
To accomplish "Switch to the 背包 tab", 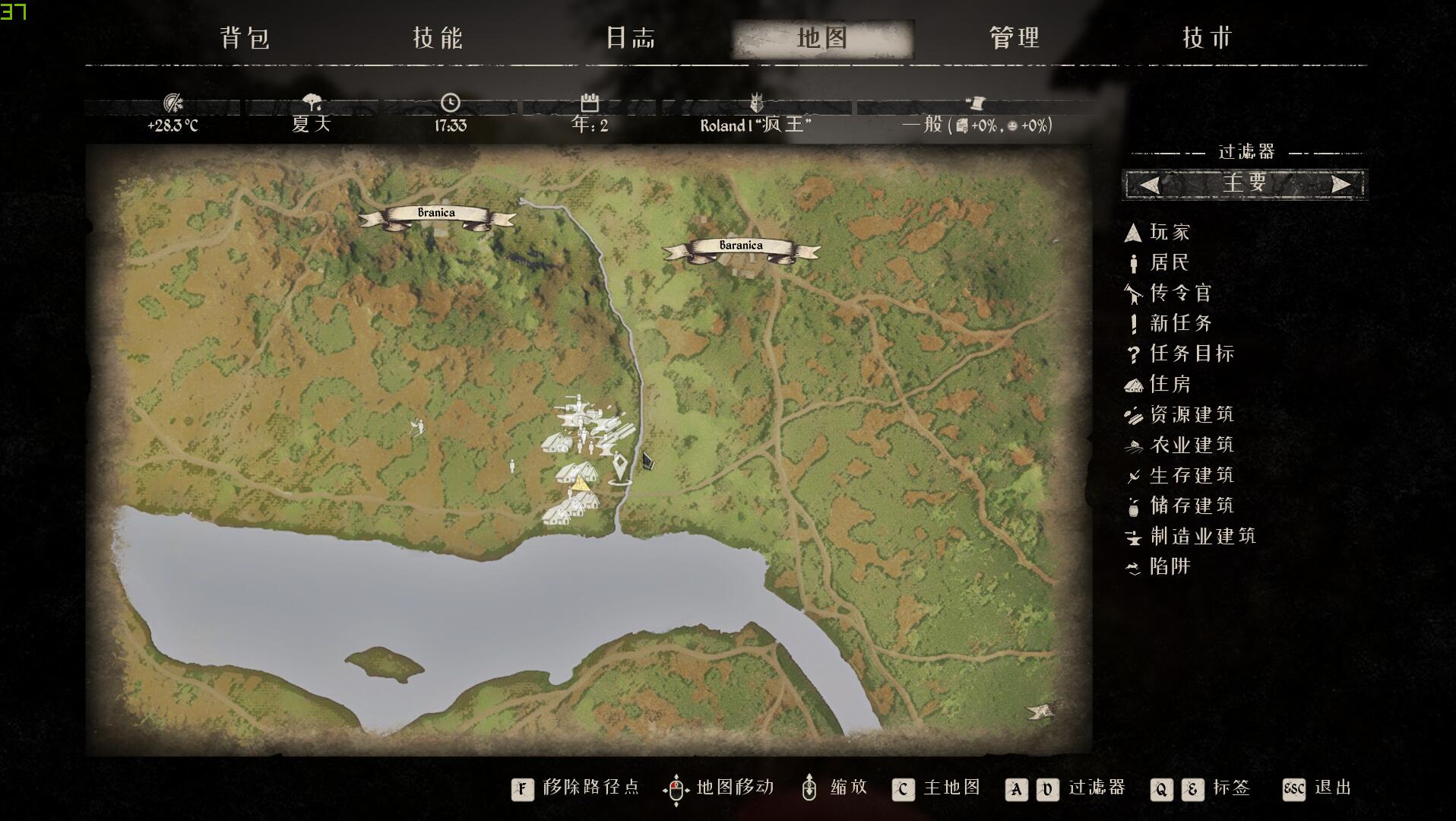I will 245,38.
